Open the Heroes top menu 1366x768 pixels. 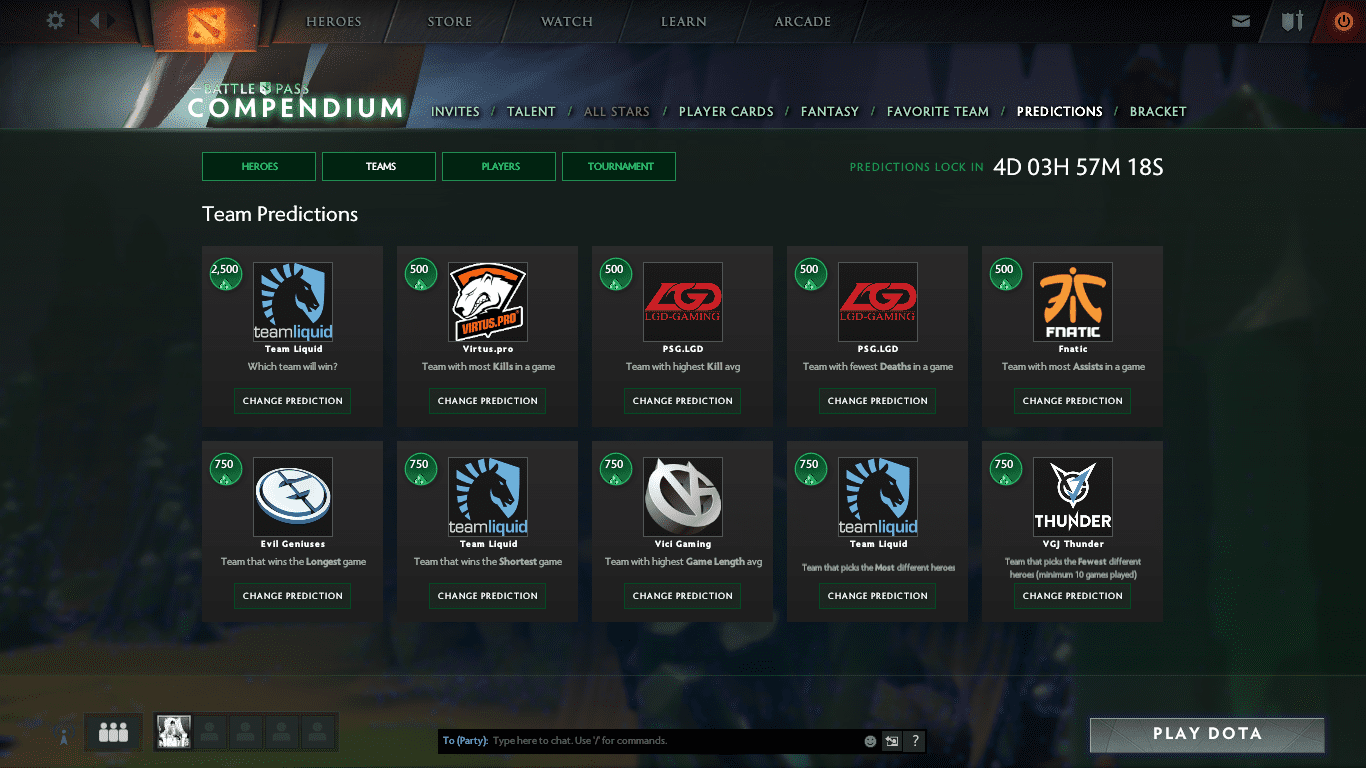tap(333, 22)
